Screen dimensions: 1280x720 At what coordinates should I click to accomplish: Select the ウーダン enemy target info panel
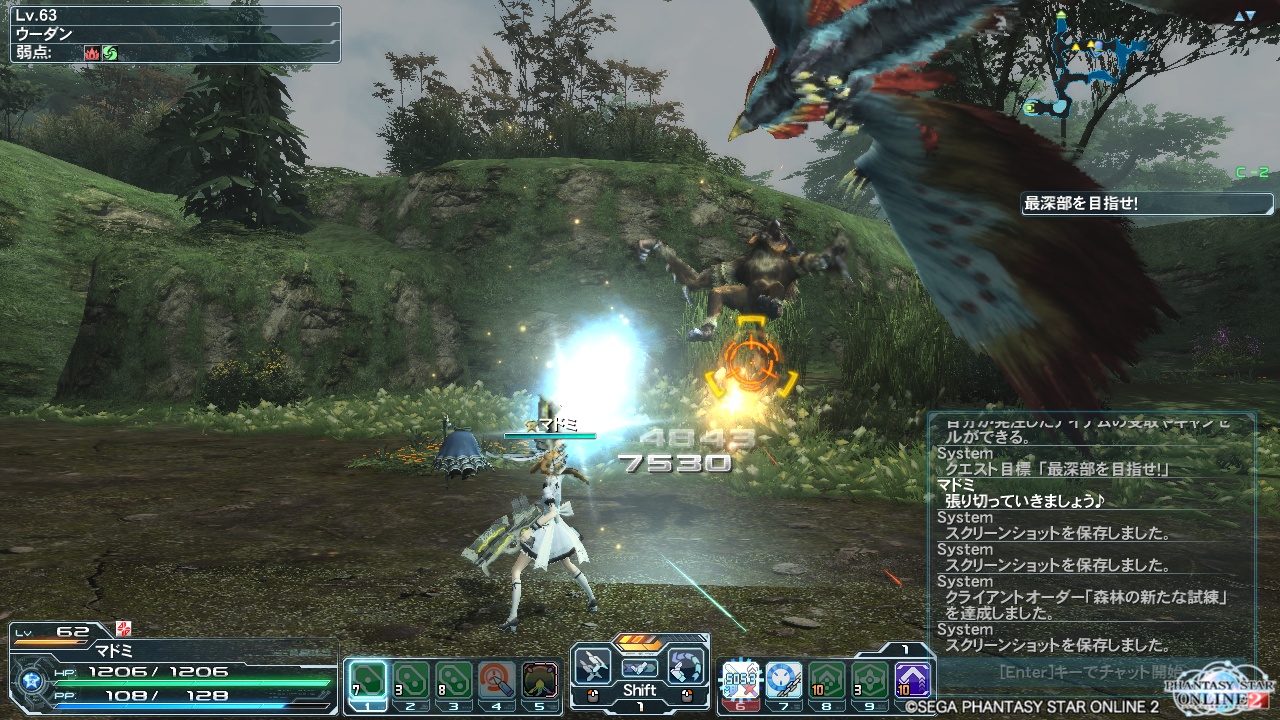[x=175, y=34]
